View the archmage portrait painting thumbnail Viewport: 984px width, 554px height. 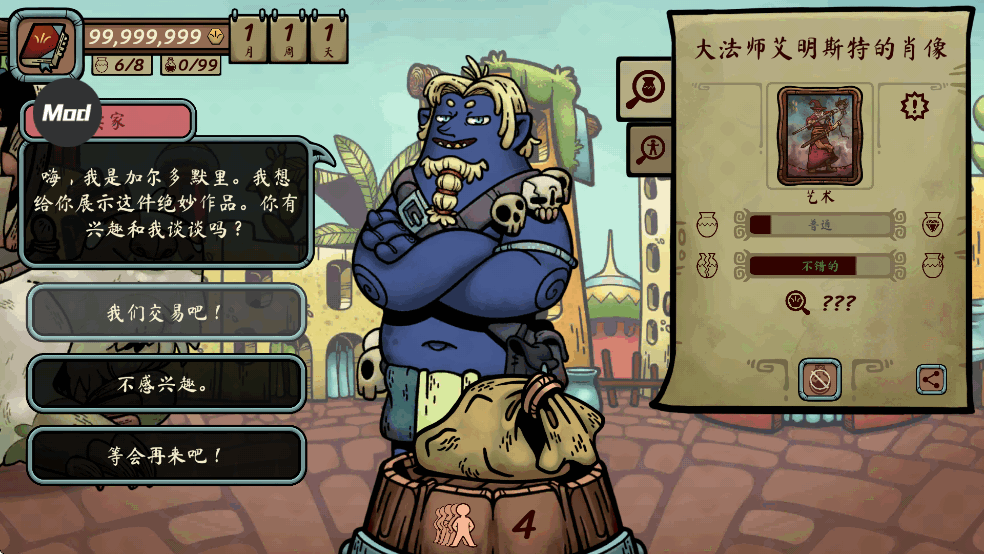[819, 136]
